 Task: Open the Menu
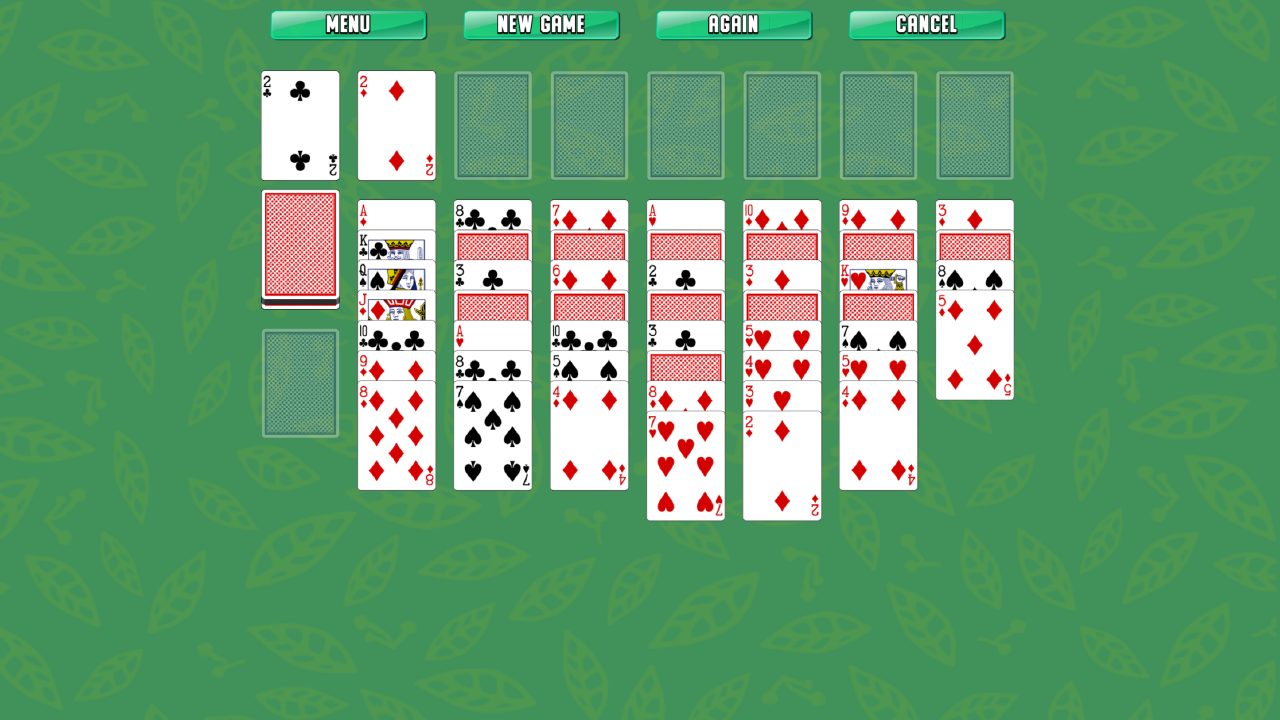click(x=348, y=25)
